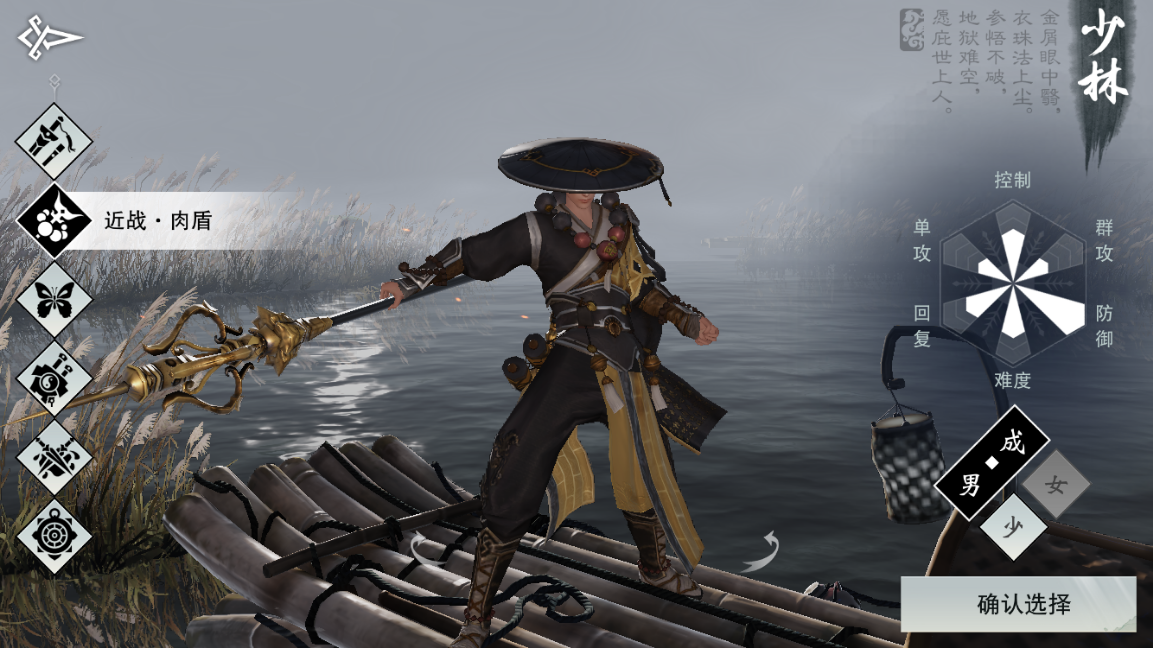This screenshot has width=1153, height=648.
Task: Select the sword and flute sect icon
Action: (54, 141)
